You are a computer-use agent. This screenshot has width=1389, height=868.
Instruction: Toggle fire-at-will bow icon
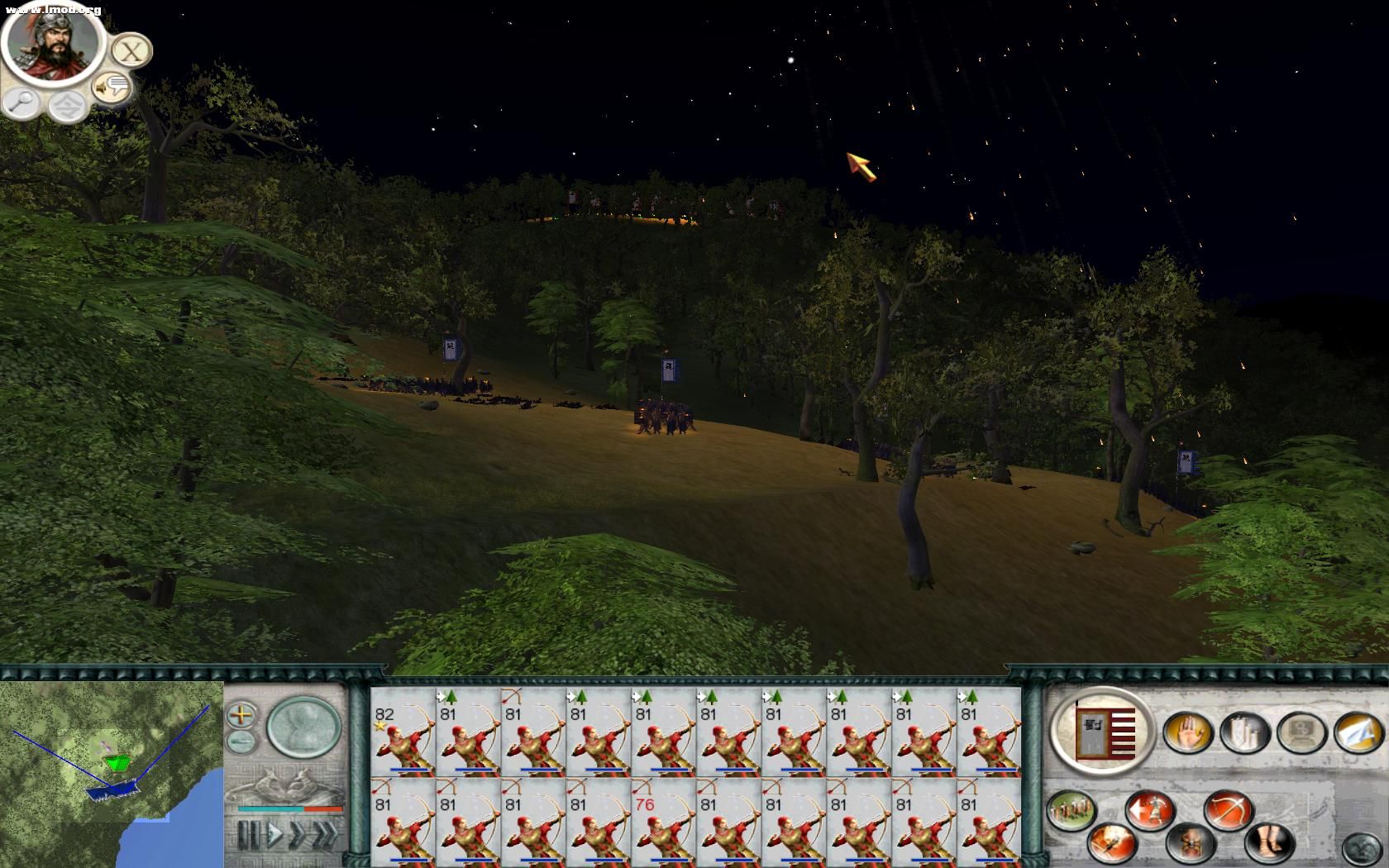click(1229, 810)
